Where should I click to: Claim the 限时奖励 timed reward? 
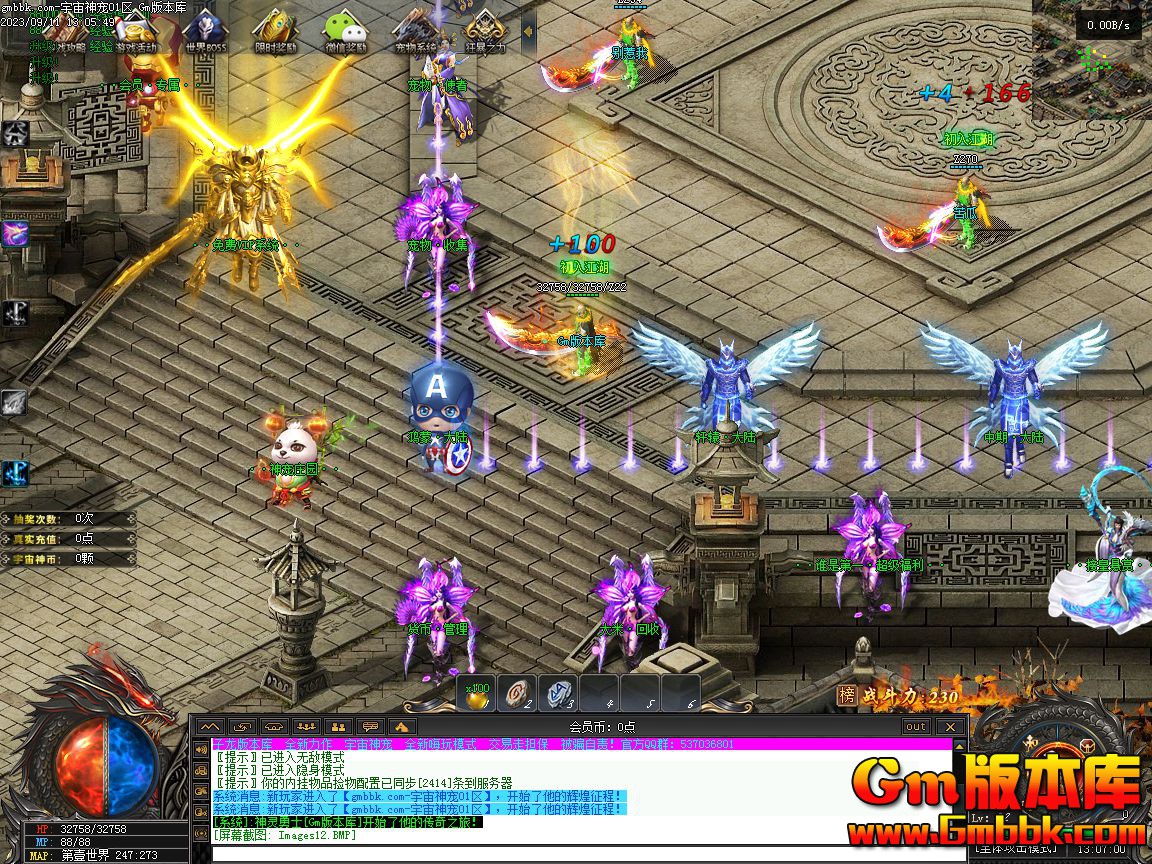tap(275, 30)
